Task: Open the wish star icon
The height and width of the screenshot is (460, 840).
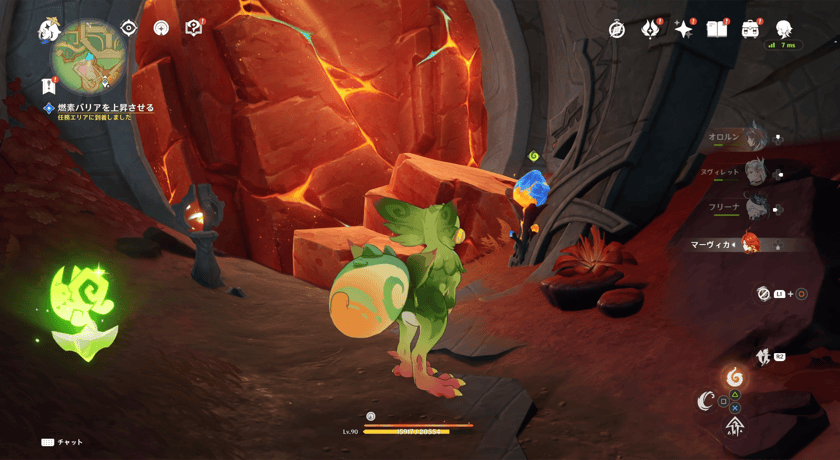Action: coord(684,30)
